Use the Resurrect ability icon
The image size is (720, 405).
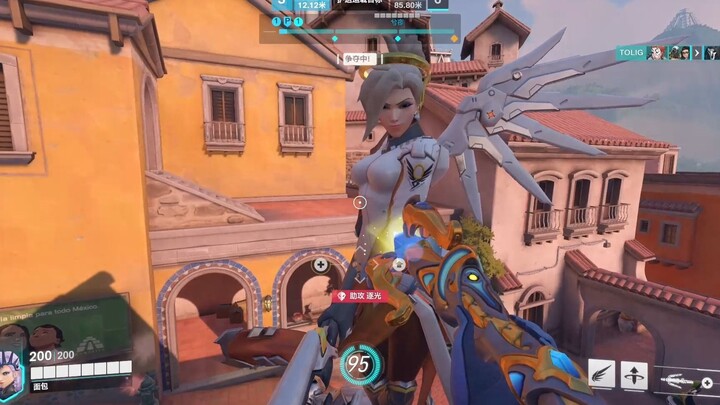(x=634, y=374)
